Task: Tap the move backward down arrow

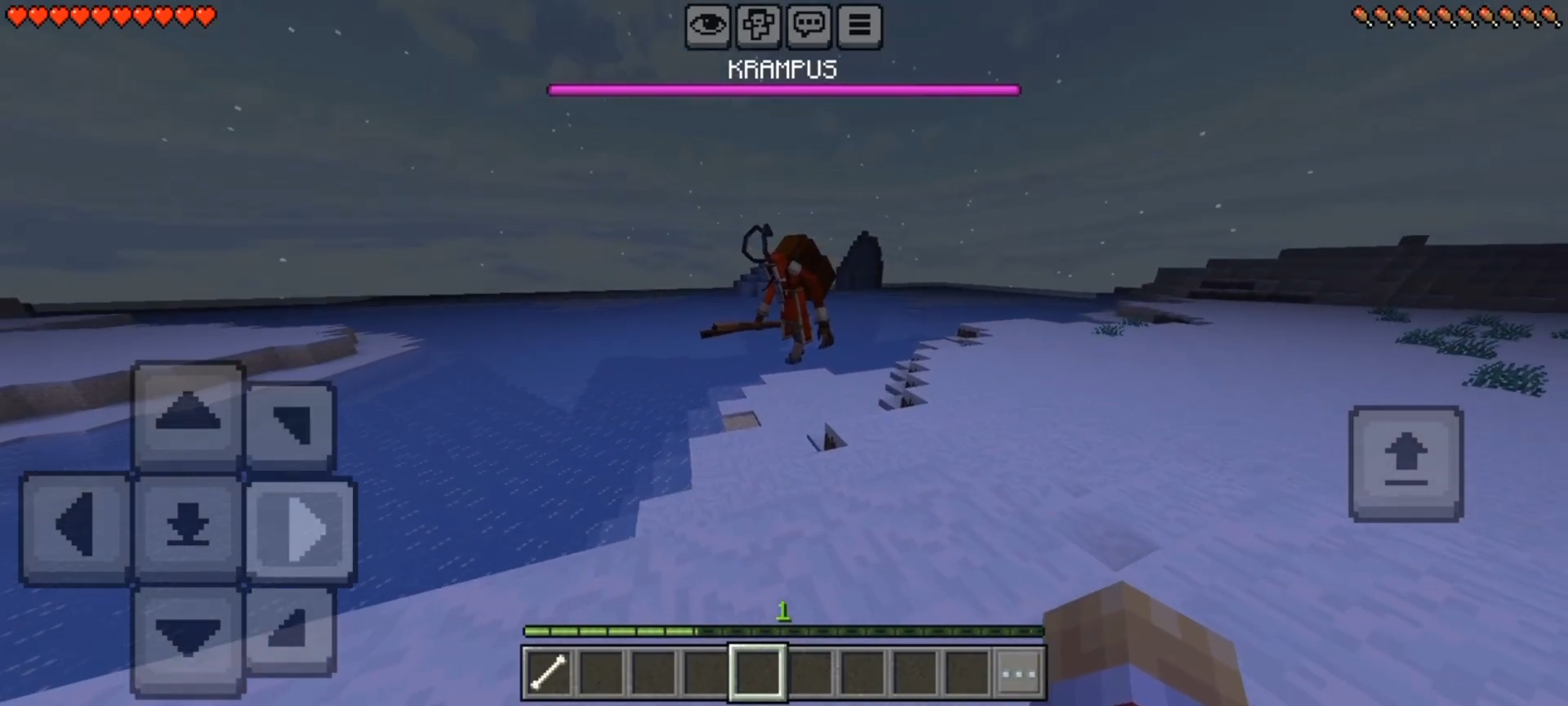Action: [188, 637]
